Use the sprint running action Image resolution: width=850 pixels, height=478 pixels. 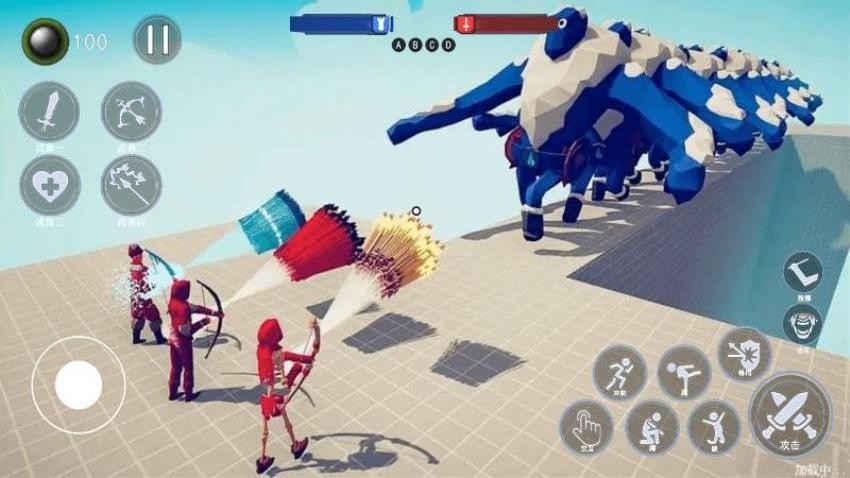pyautogui.click(x=619, y=372)
